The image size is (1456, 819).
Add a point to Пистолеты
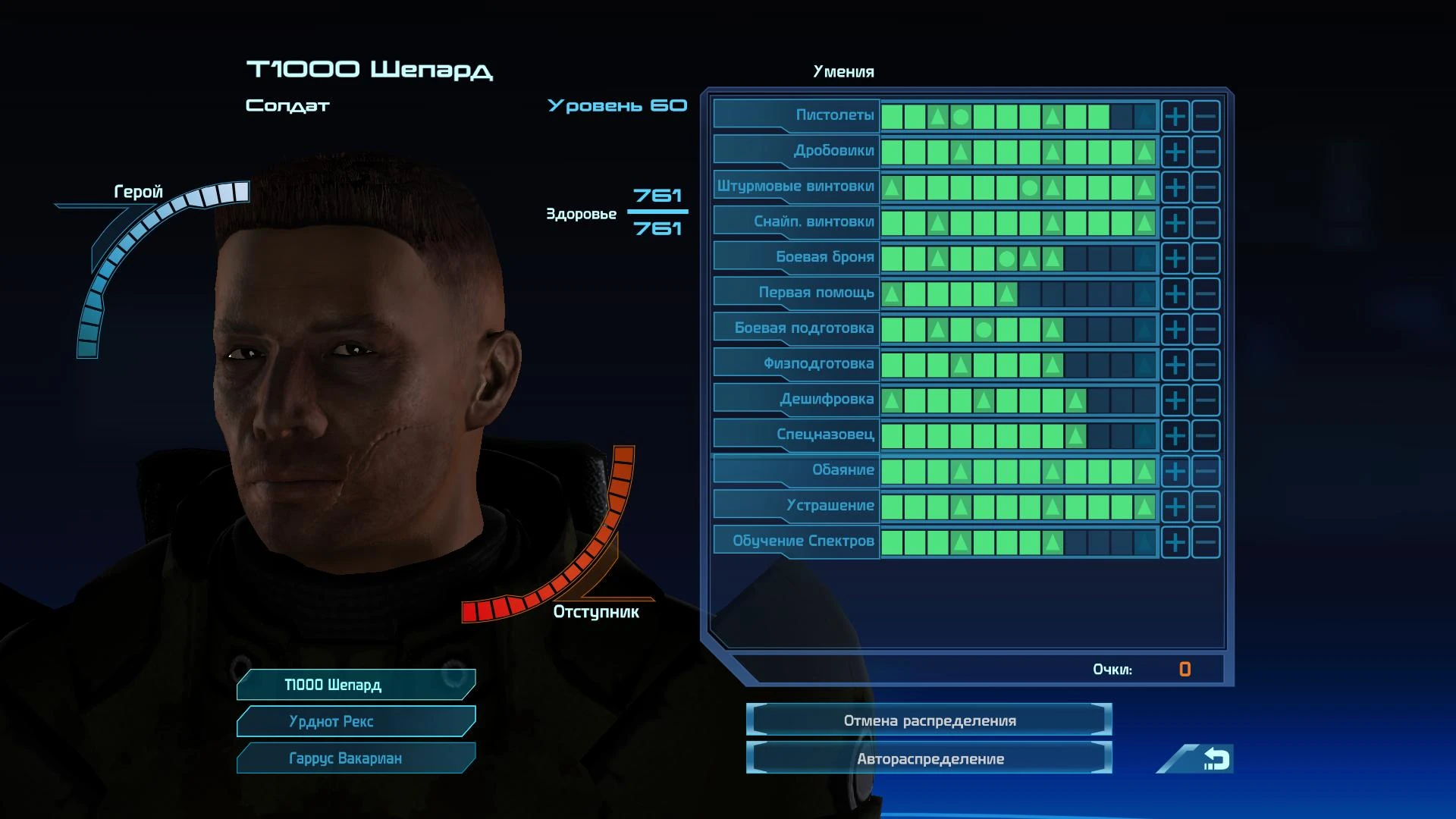tap(1175, 117)
